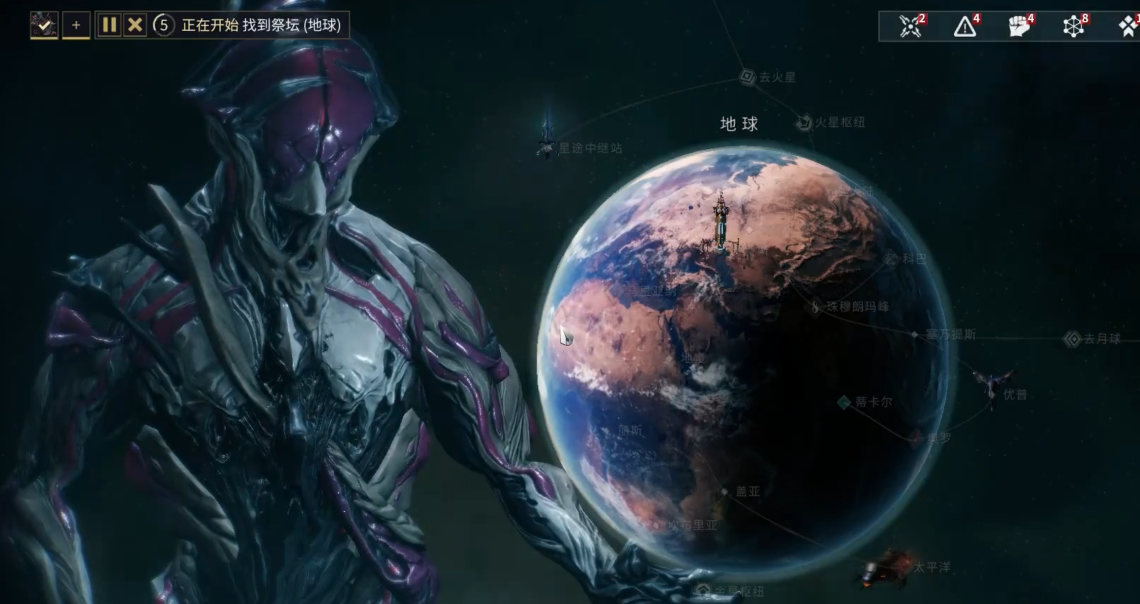Open the warning triangle notifications
The width and height of the screenshot is (1140, 604).
(x=965, y=26)
